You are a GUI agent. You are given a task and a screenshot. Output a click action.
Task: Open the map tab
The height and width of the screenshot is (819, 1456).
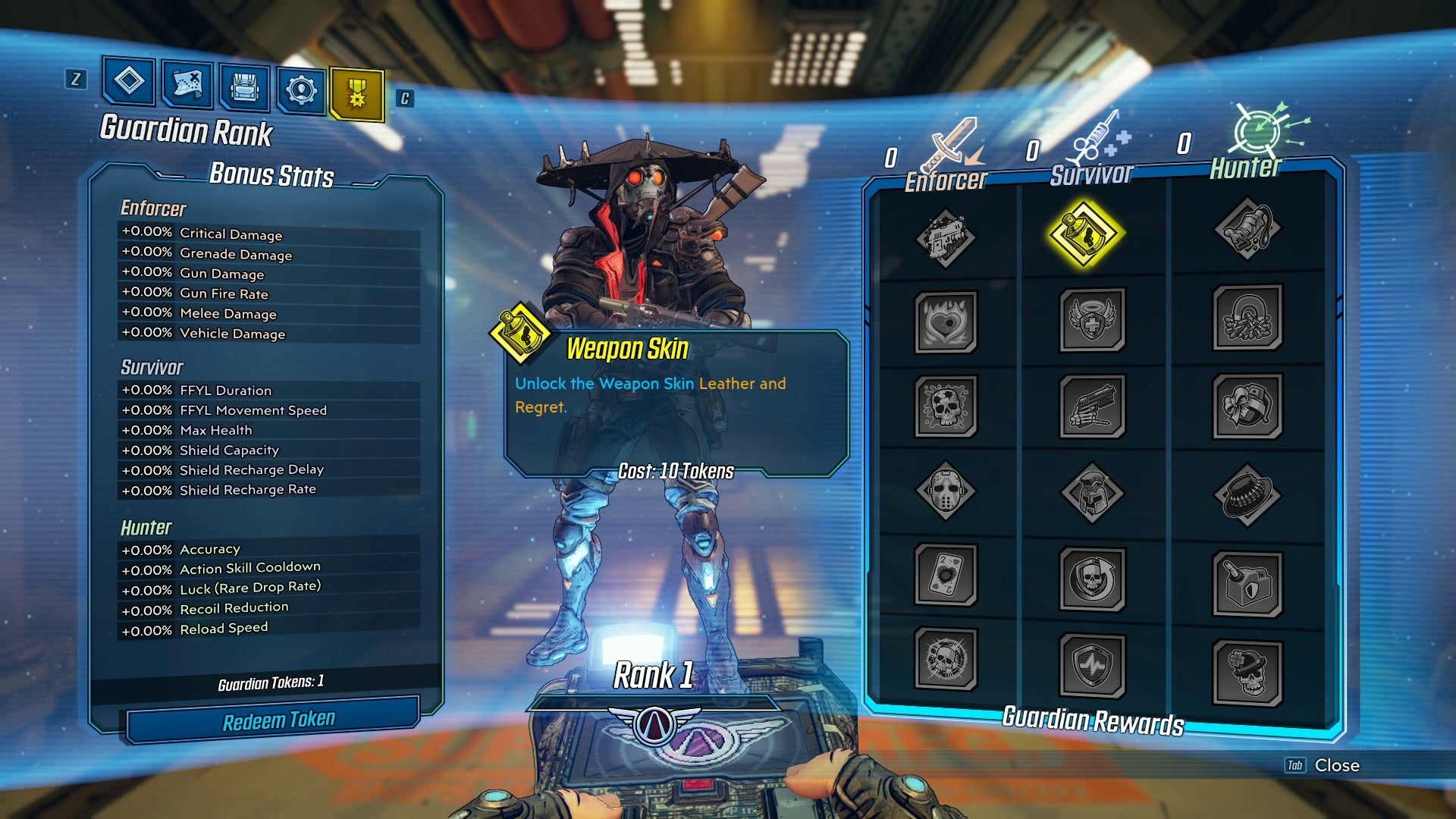click(187, 83)
